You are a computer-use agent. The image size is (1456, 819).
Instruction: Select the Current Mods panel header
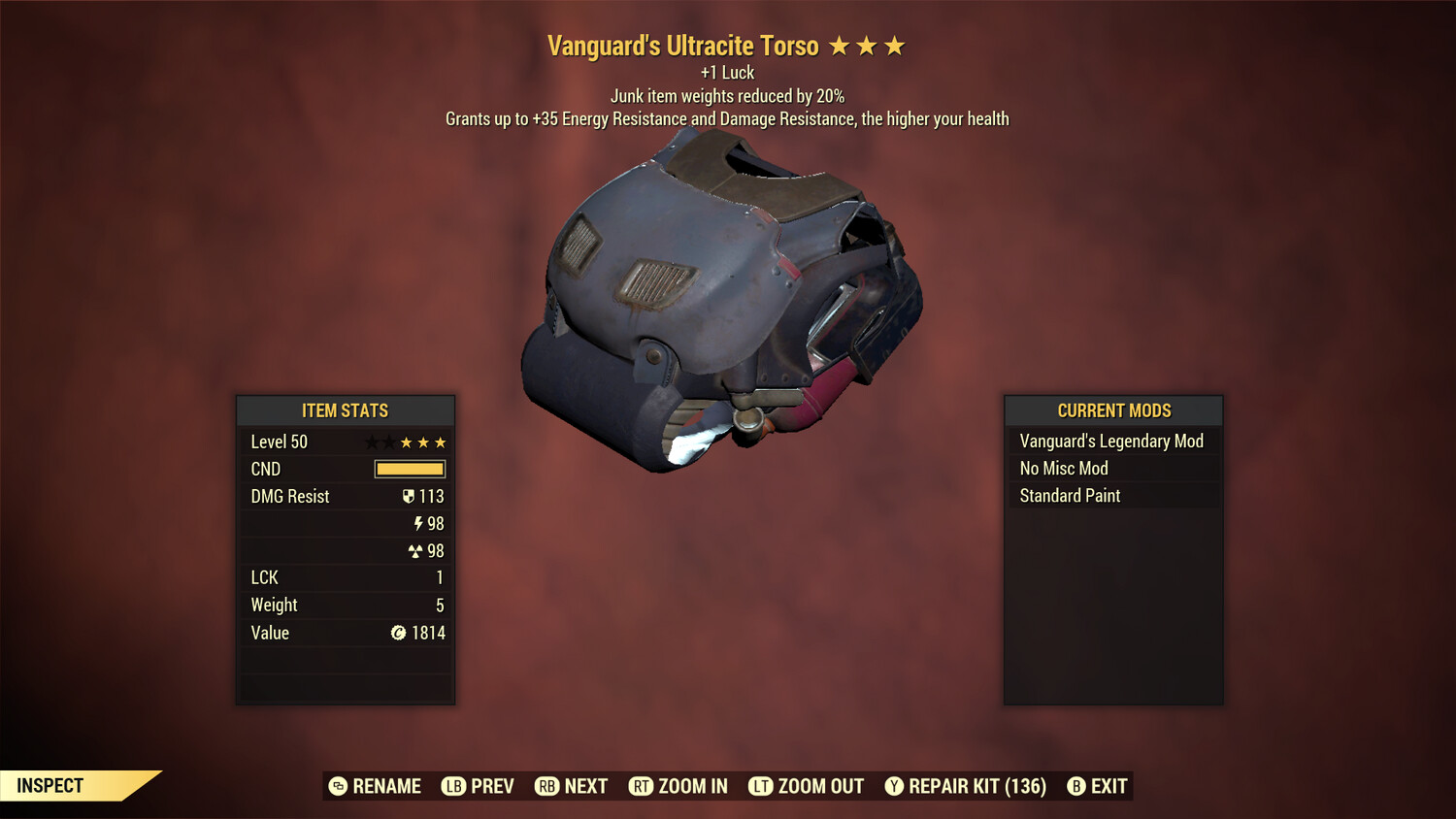point(1112,410)
